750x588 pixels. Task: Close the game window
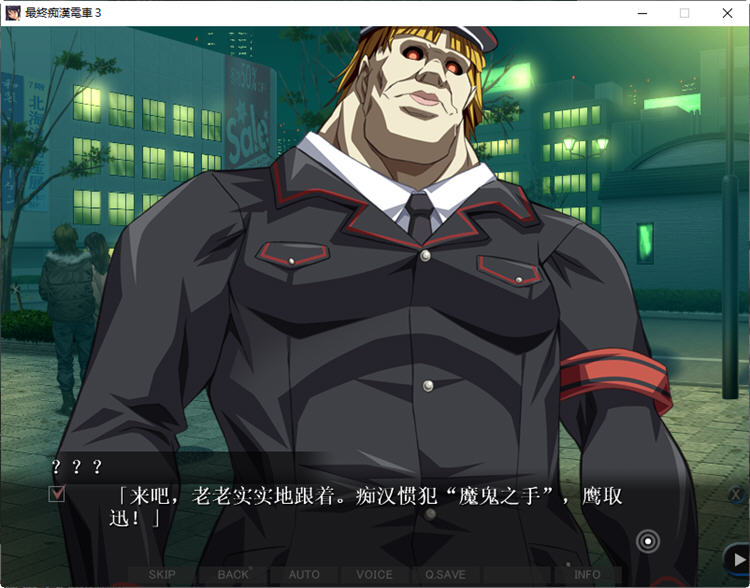[x=727, y=13]
